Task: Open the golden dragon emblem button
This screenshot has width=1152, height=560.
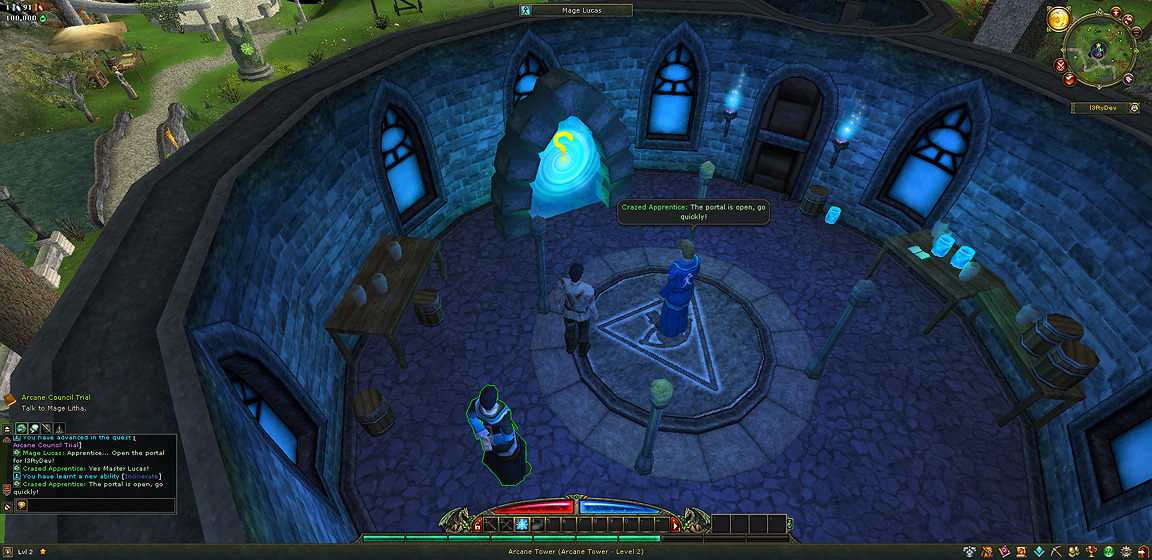Action: [x=1059, y=18]
